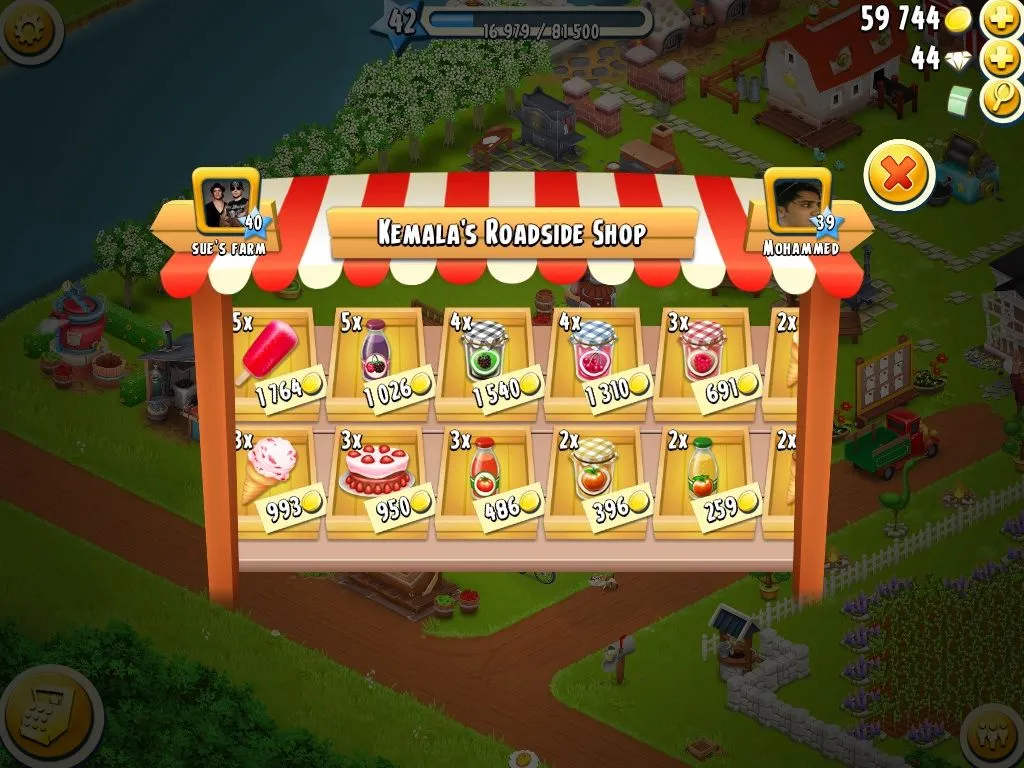Close the roadside shop window

(899, 175)
